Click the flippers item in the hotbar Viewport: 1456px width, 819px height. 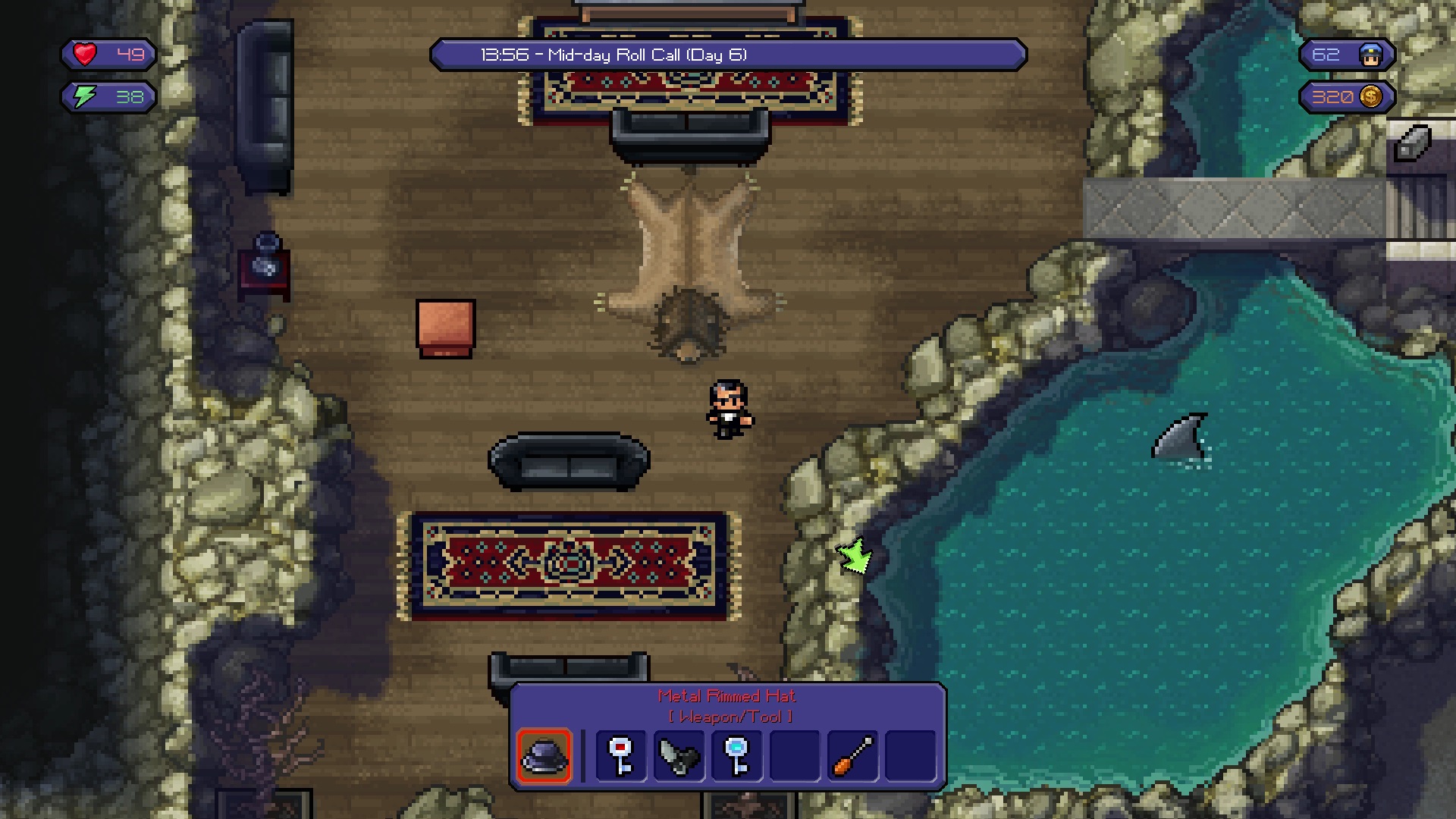tap(679, 756)
